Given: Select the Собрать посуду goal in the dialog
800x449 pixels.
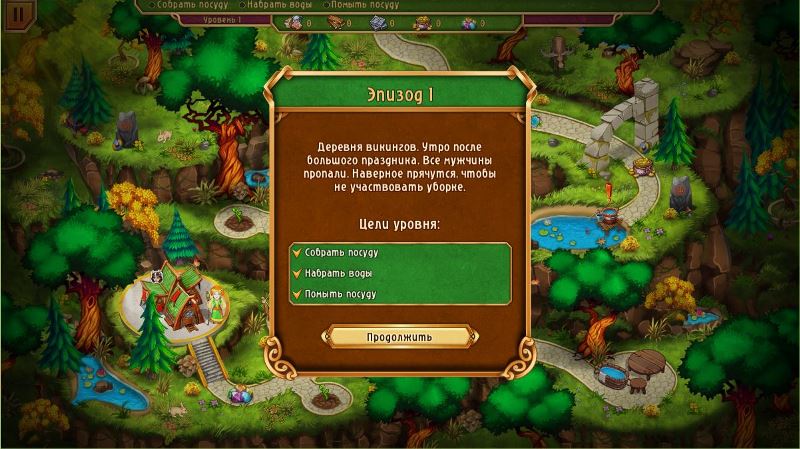Looking at the screenshot, I should pyautogui.click(x=341, y=252).
